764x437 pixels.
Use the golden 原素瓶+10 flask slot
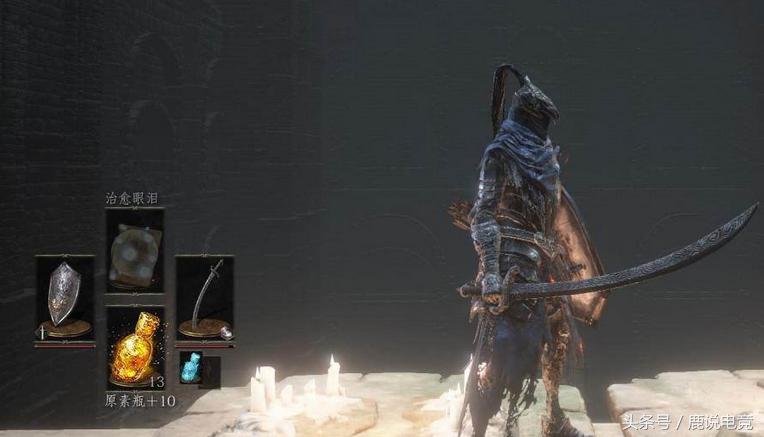[x=136, y=348]
